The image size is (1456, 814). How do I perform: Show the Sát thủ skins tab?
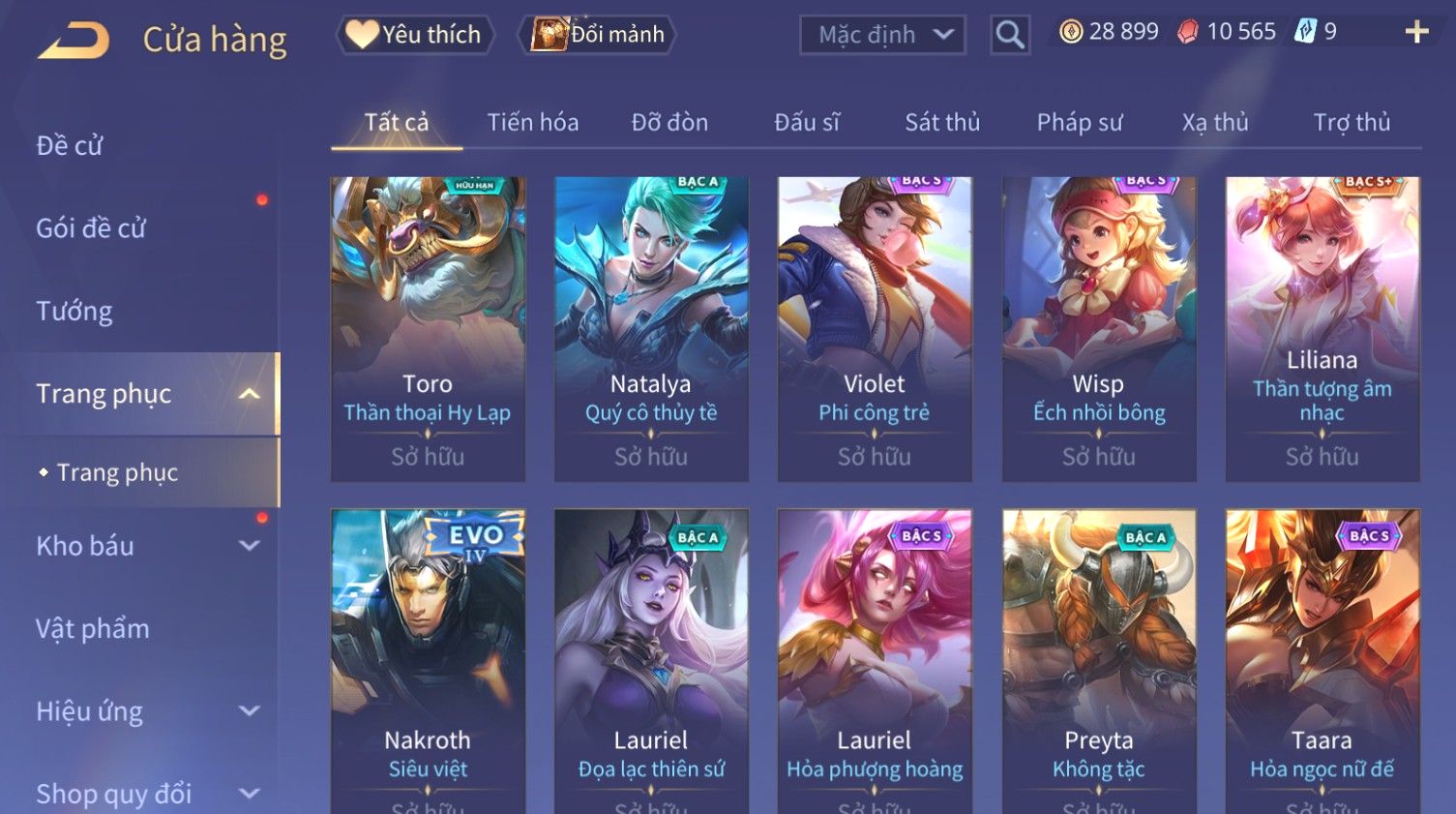[x=942, y=123]
